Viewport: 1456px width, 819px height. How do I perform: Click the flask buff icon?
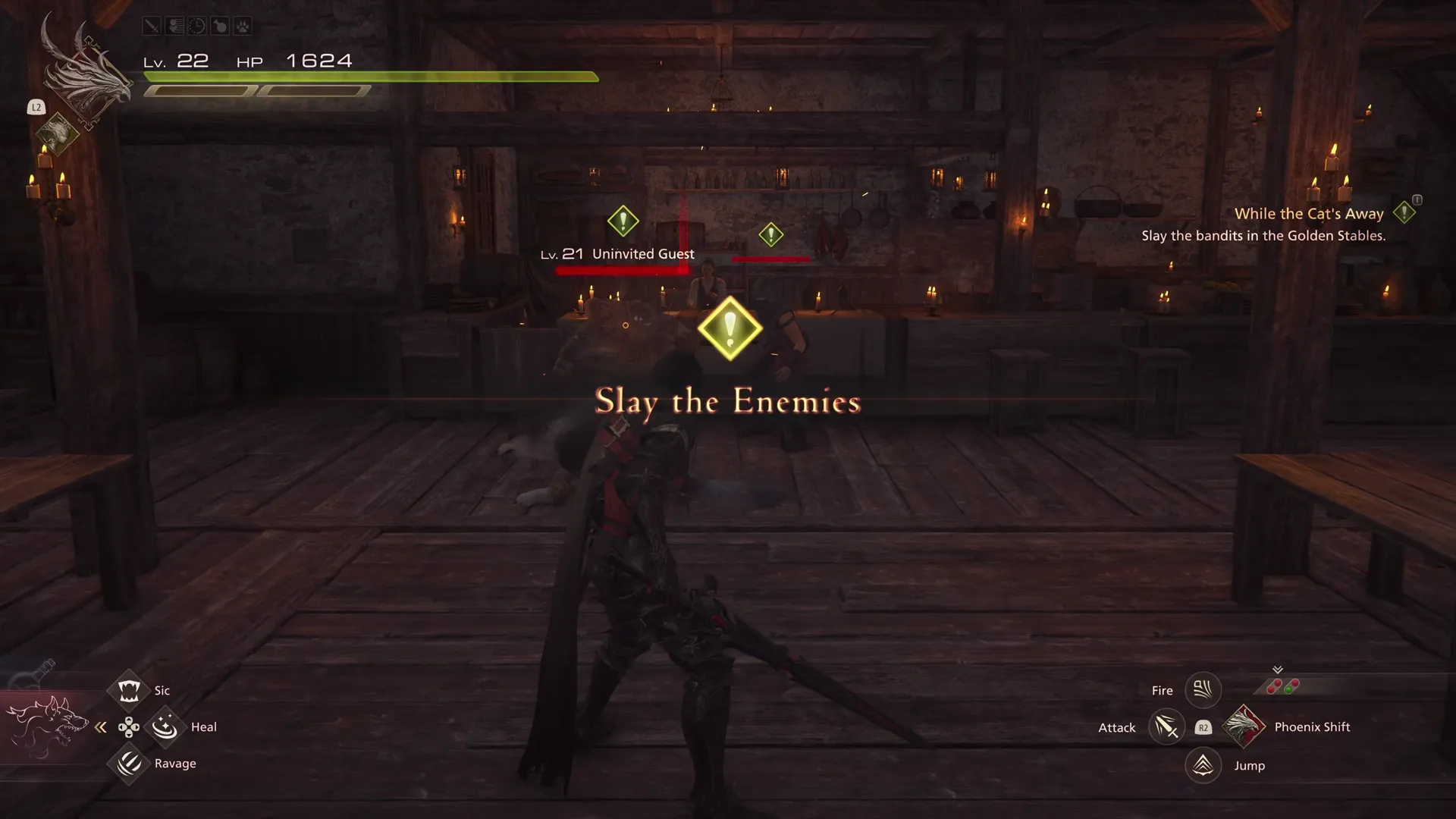click(218, 25)
